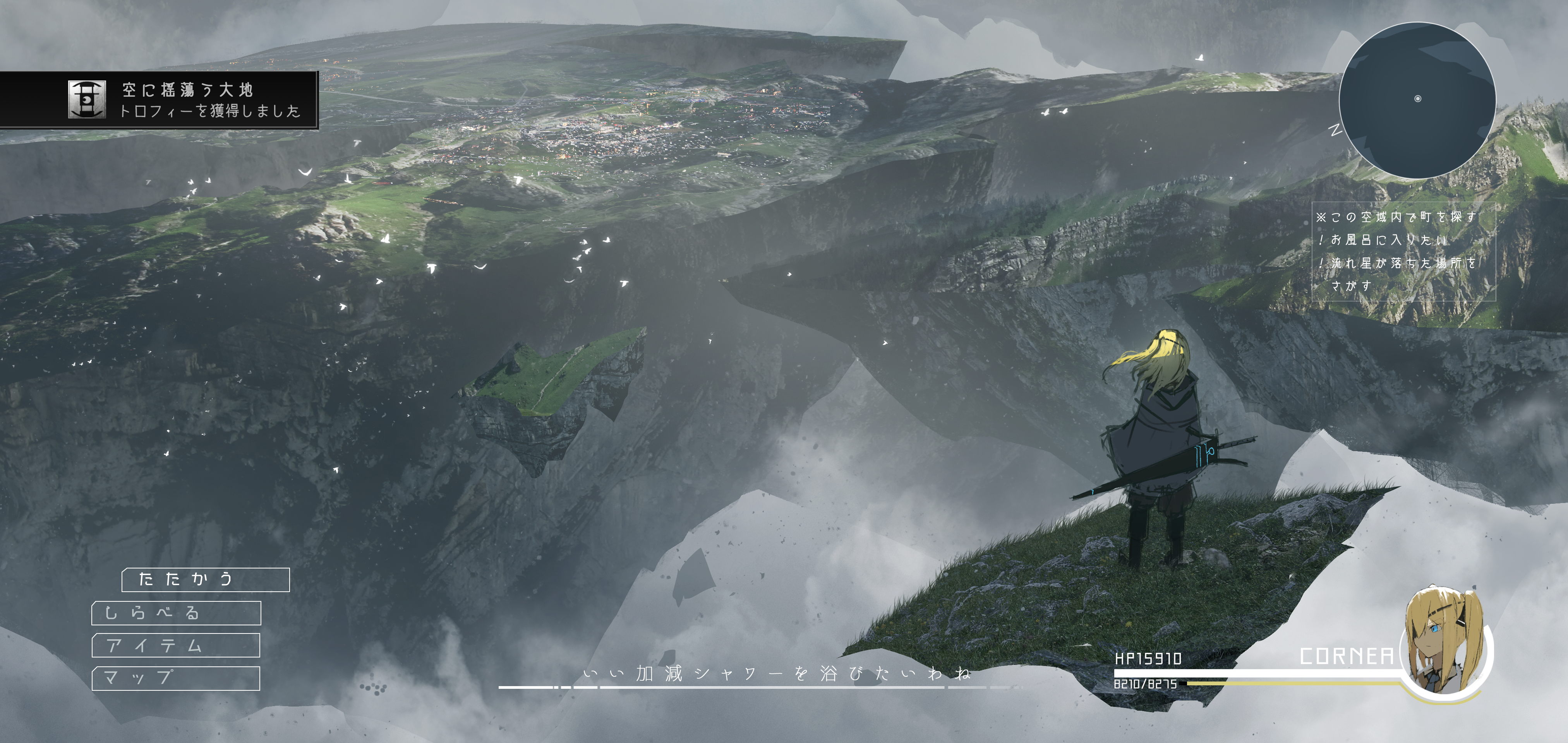The width and height of the screenshot is (1568, 743).
Task: Open the quest objectives tracker panel
Action: tap(1403, 251)
